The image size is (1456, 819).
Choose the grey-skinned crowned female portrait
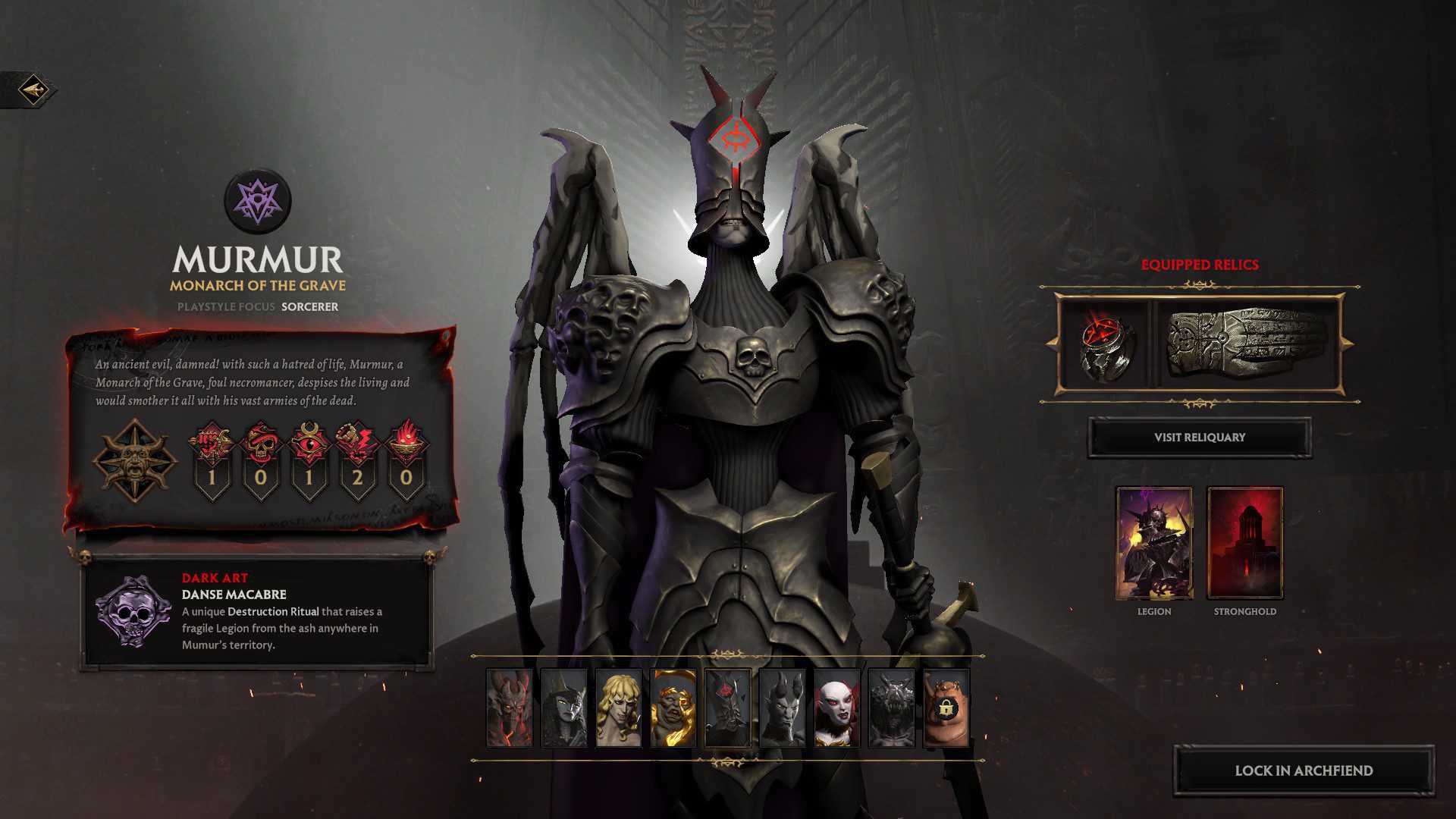point(563,708)
